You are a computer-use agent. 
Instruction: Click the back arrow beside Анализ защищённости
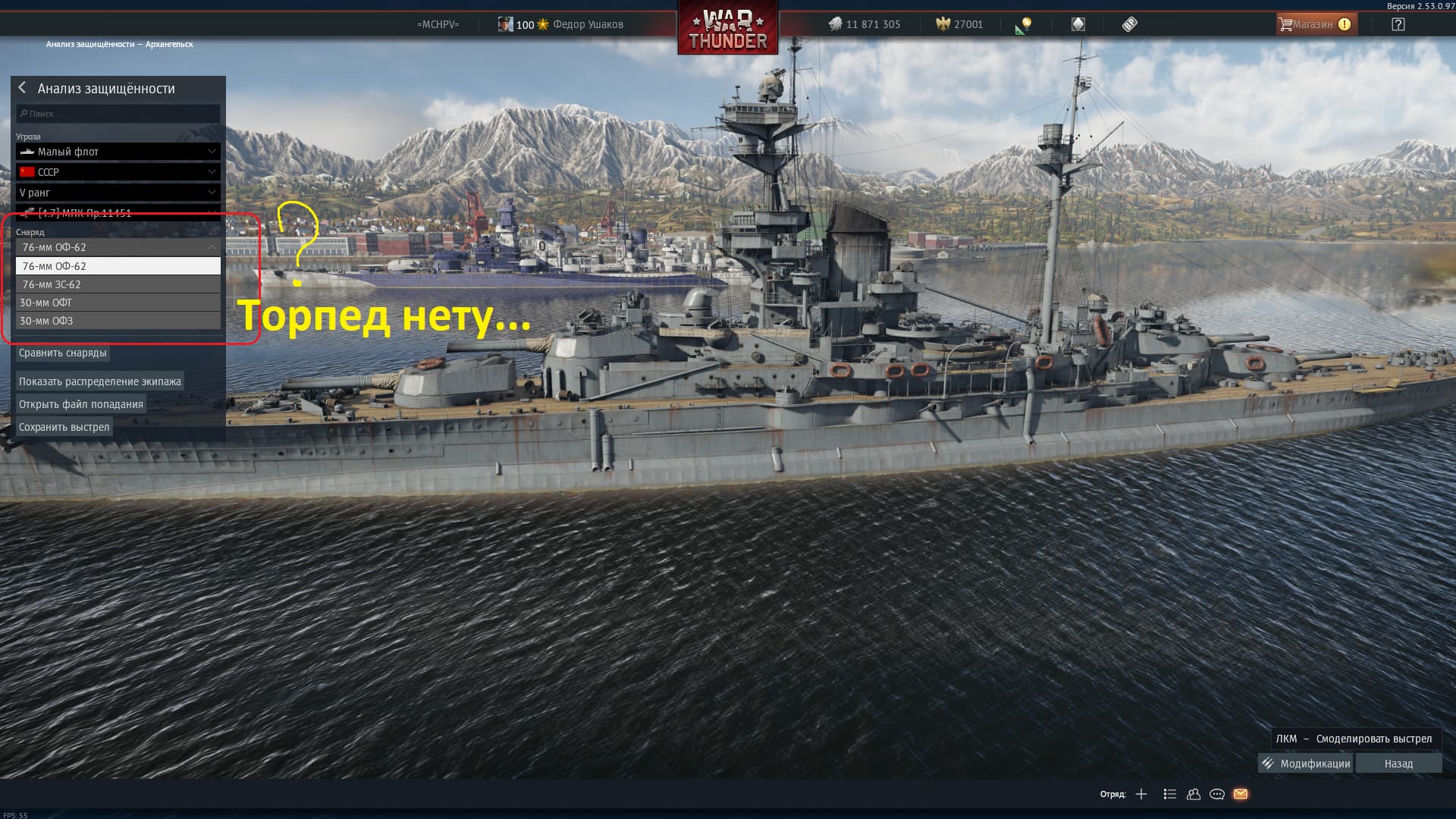tap(22, 88)
